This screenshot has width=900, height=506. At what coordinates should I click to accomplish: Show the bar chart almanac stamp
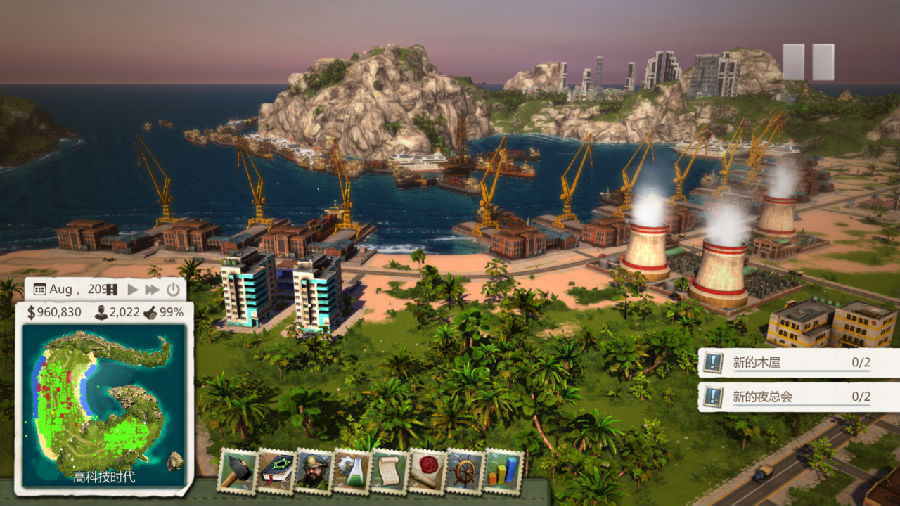click(503, 469)
